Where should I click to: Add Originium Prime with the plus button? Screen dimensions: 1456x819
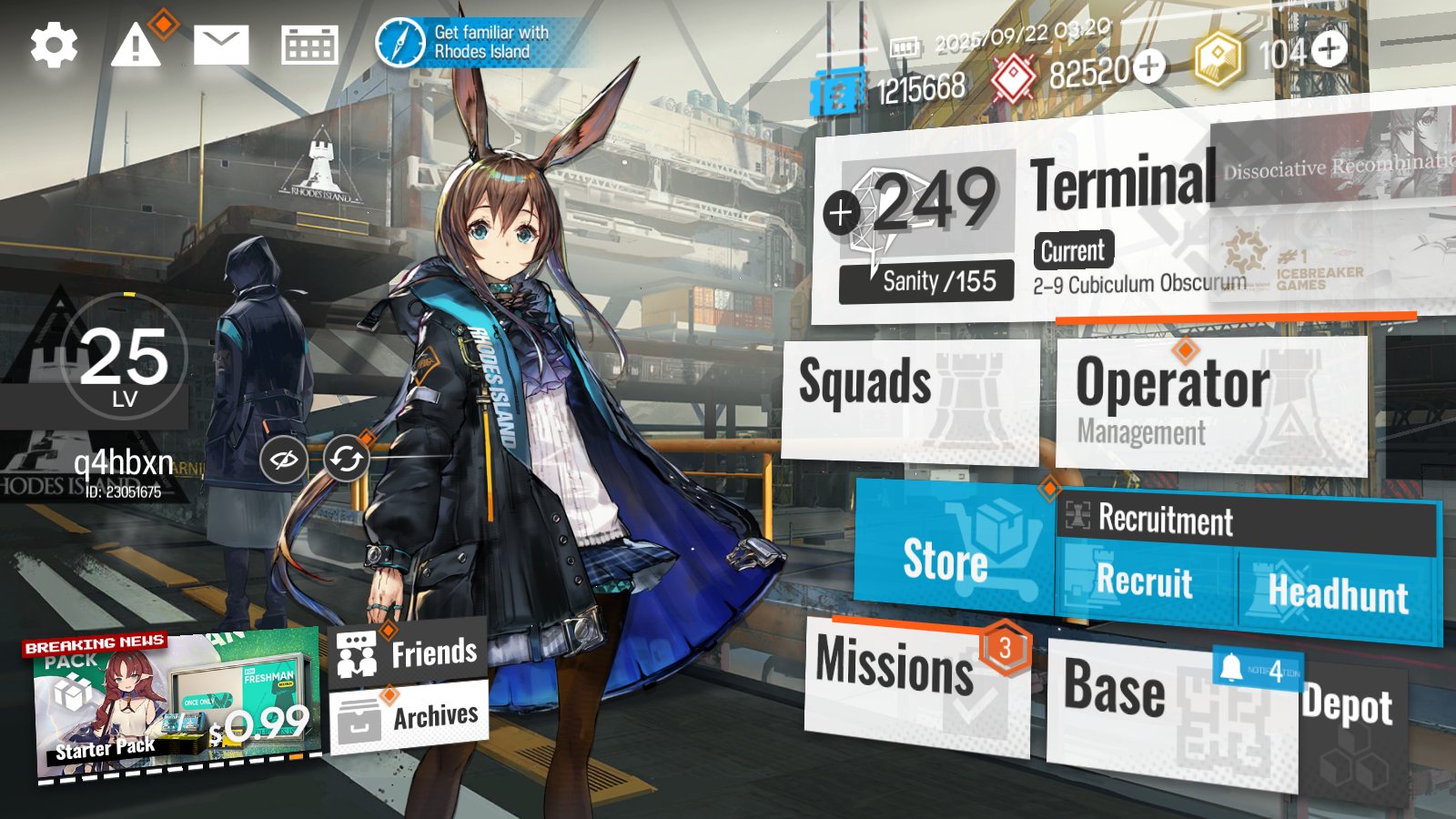pos(1330,49)
